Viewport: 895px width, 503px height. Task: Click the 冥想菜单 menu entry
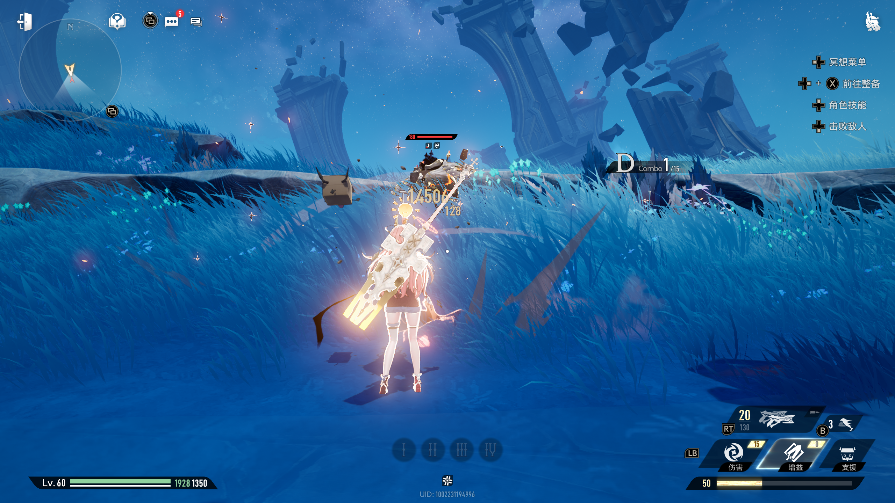pyautogui.click(x=848, y=62)
